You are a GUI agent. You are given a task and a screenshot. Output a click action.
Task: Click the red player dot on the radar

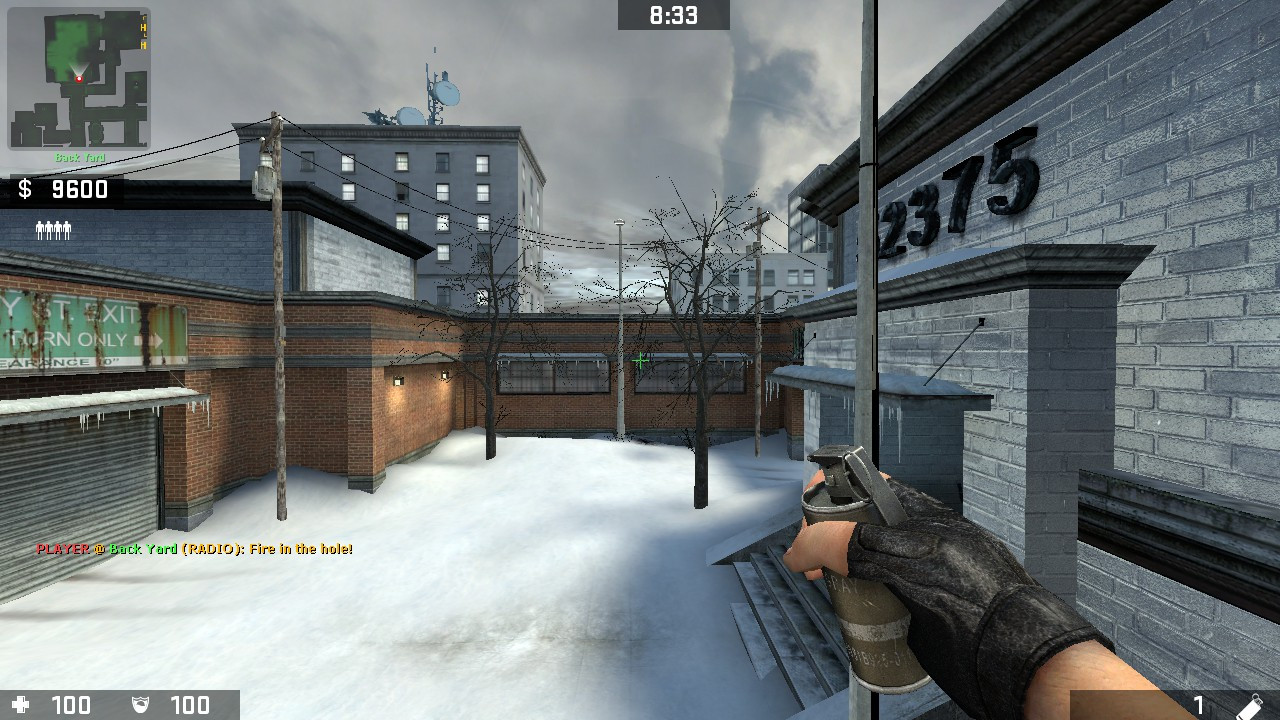coord(79,78)
